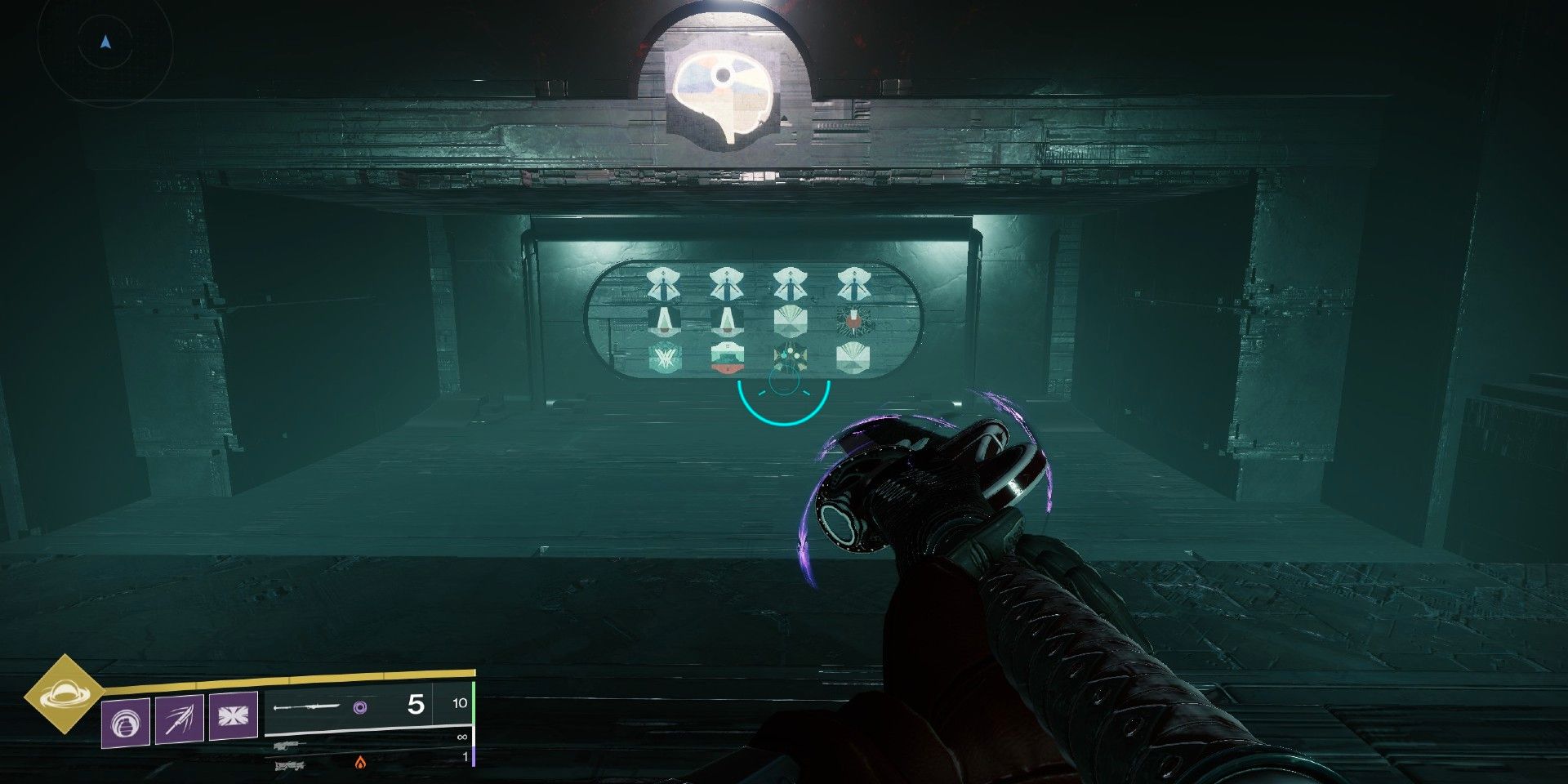Select the scalloped sunrise symbol in the bottom-right
Viewport: 1568px width, 784px height.
[x=853, y=358]
